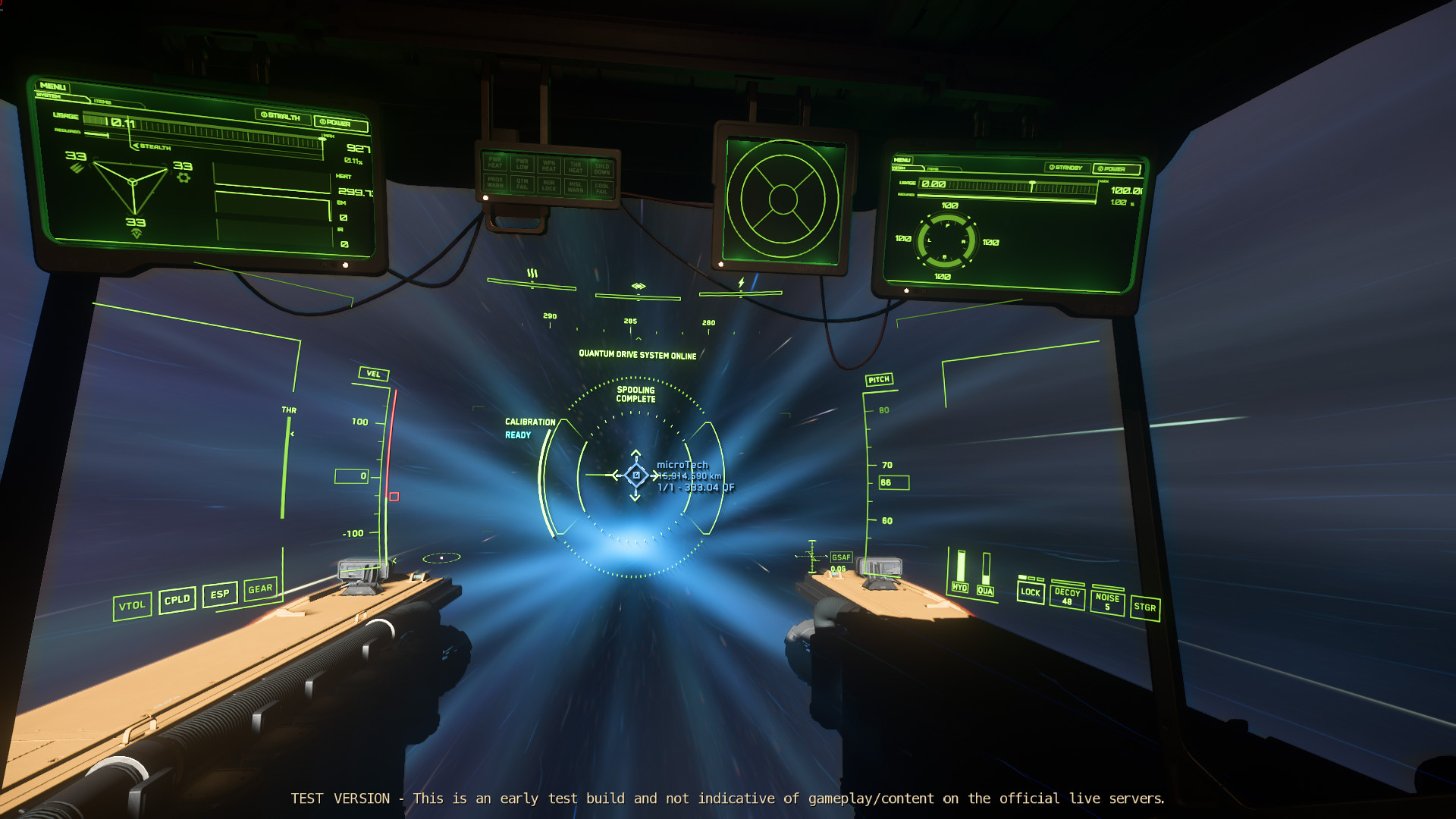The width and height of the screenshot is (1456, 819).
Task: Click the LOCK button
Action: (1031, 592)
